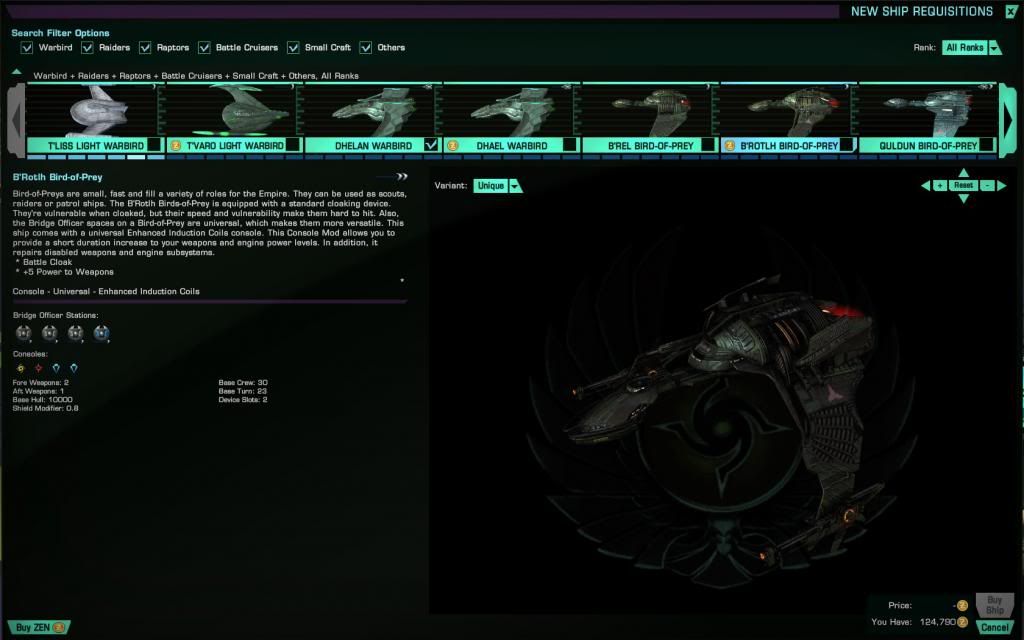The height and width of the screenshot is (640, 1024).
Task: Toggle the Battle Cruisers filter checkbox
Action: tap(205, 47)
